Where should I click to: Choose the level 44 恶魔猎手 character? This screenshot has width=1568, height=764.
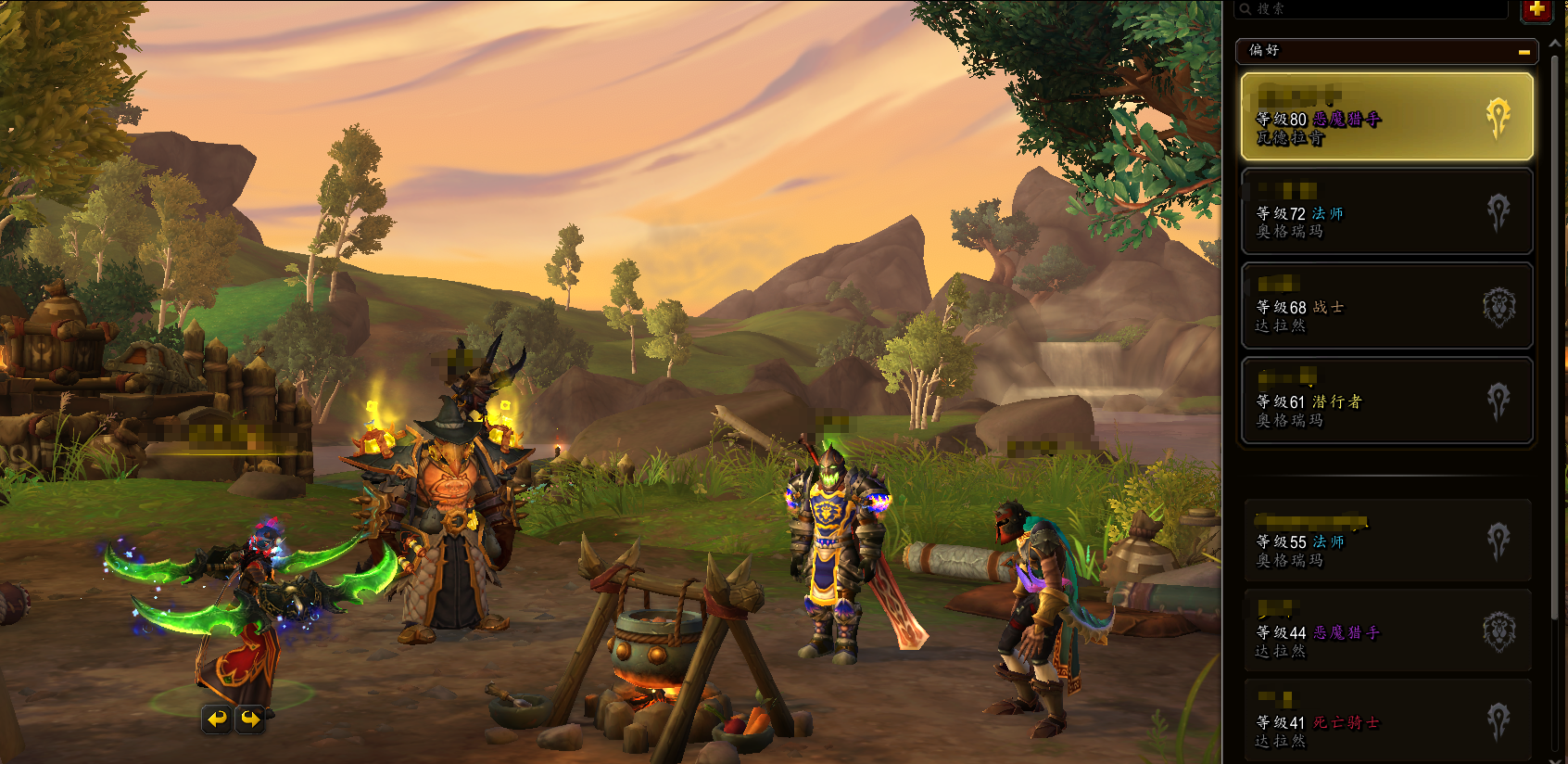pos(1386,631)
